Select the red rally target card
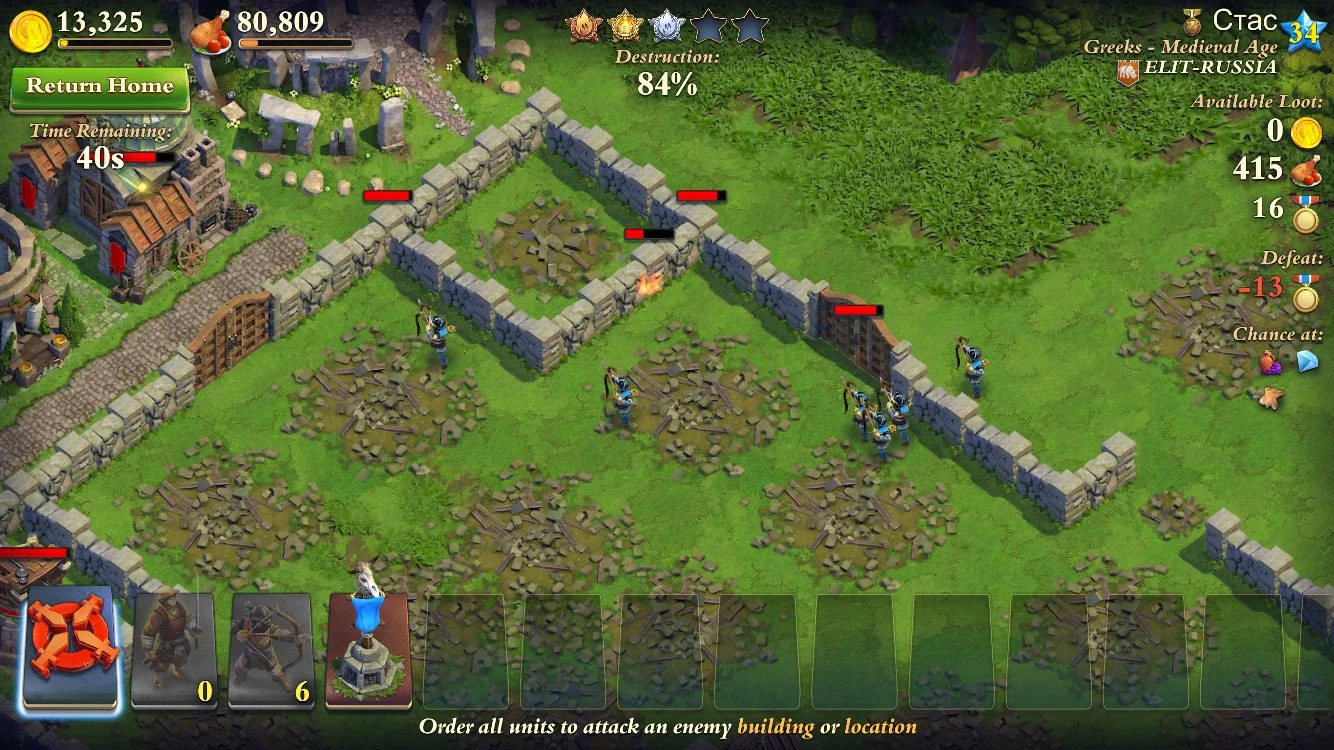Screen dimensions: 1334x750 [72, 649]
